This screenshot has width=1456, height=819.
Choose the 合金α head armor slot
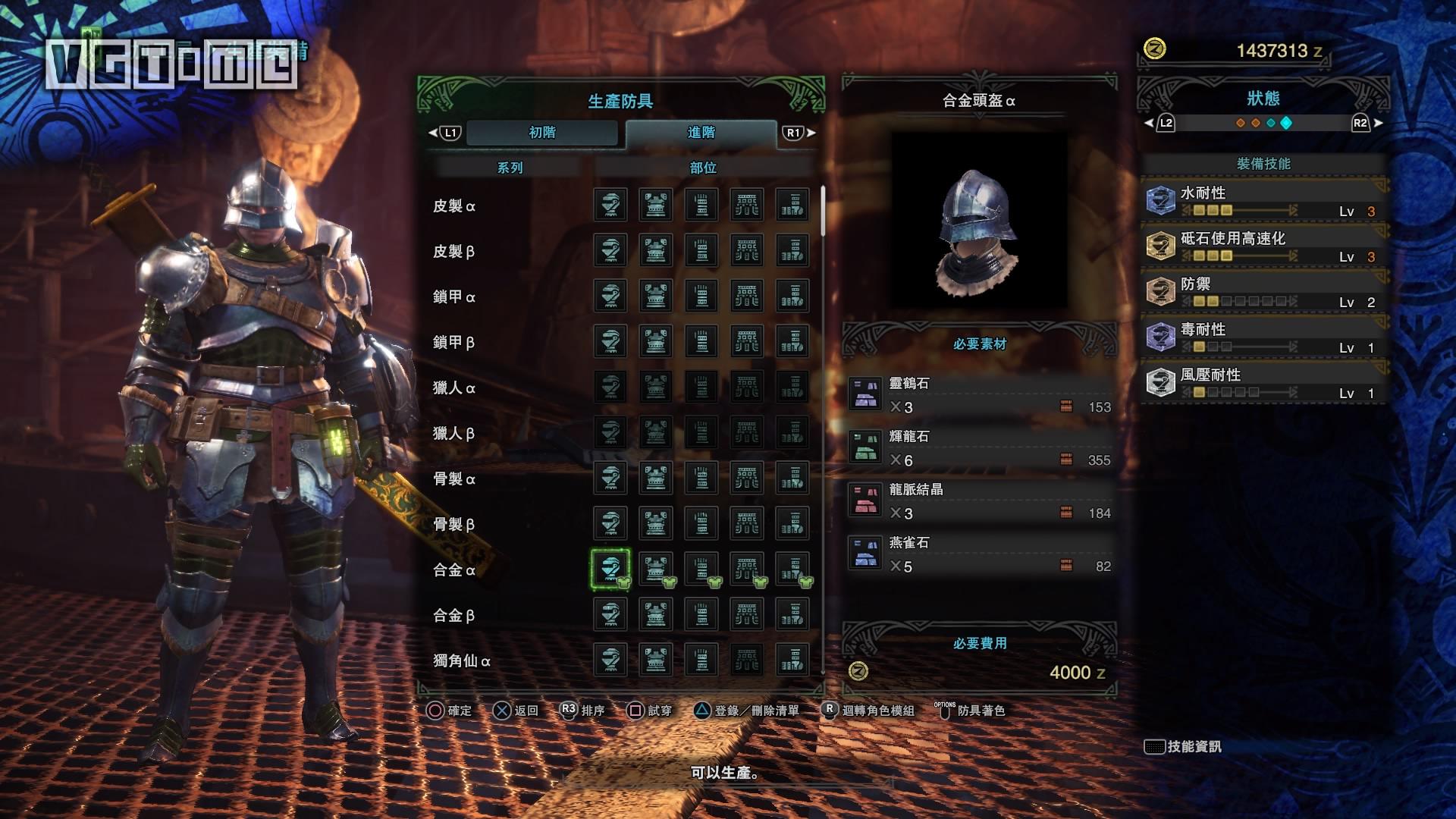click(x=610, y=569)
